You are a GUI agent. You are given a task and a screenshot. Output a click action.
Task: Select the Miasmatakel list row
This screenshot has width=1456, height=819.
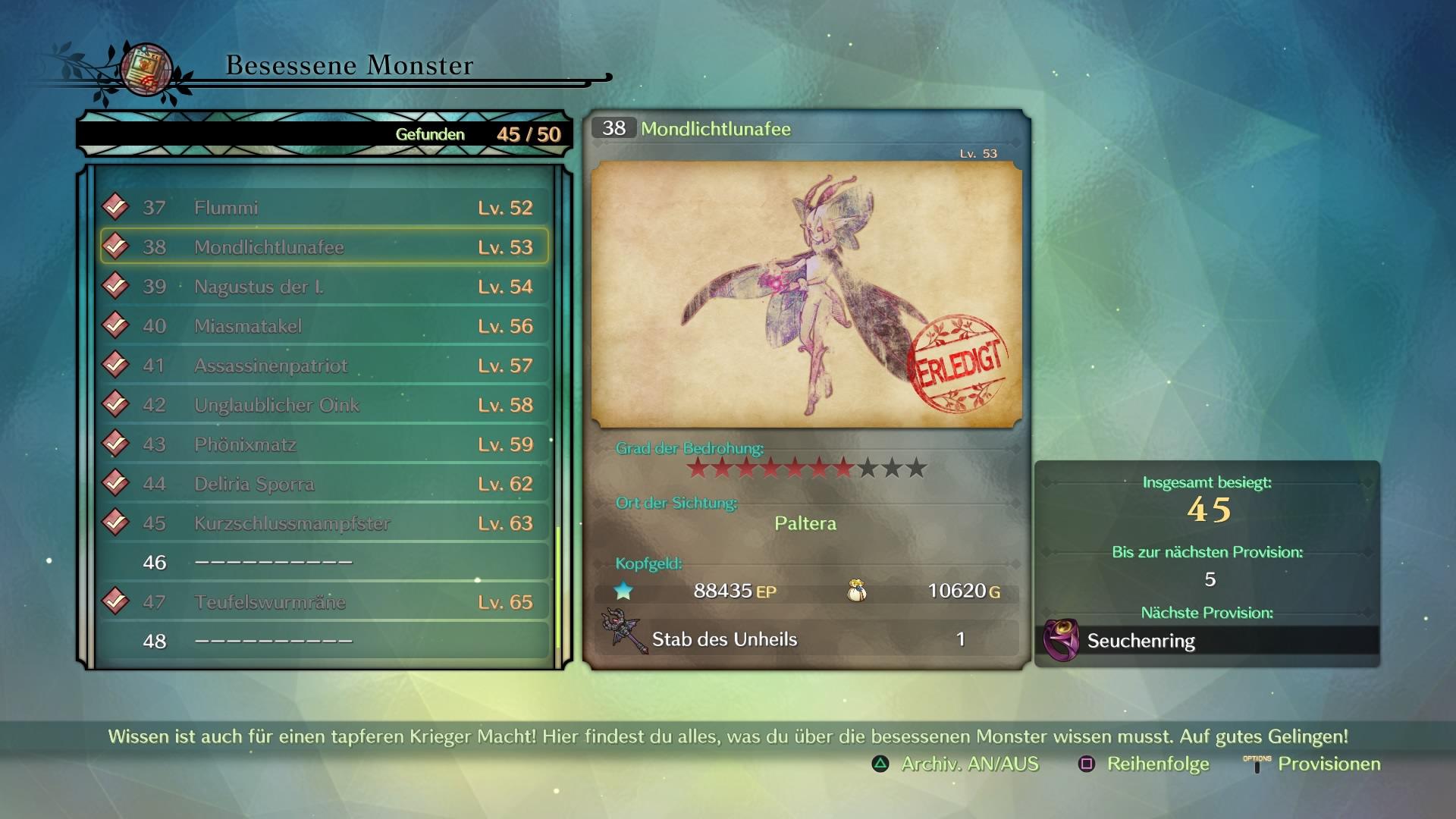[x=325, y=326]
